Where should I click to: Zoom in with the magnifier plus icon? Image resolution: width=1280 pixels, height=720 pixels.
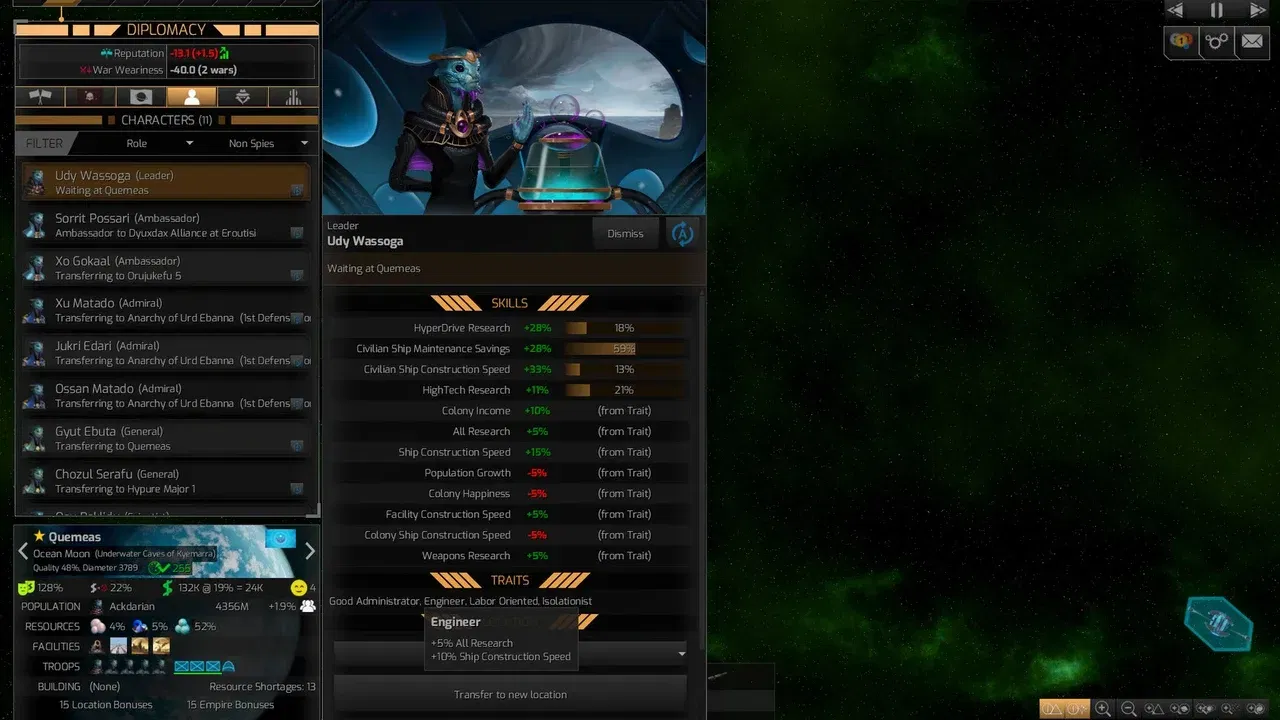1103,708
